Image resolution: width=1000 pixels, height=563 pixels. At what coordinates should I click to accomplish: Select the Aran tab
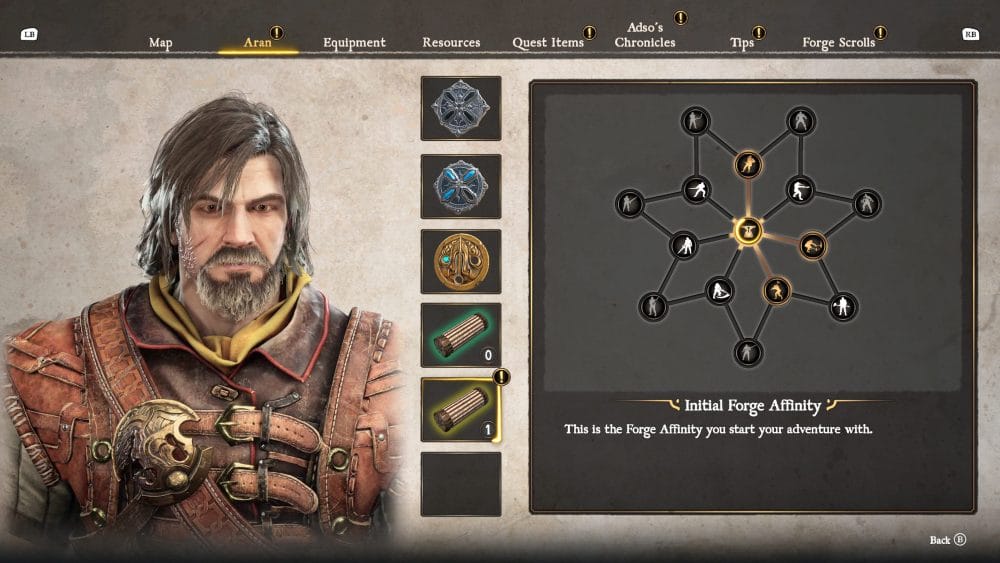(x=258, y=43)
